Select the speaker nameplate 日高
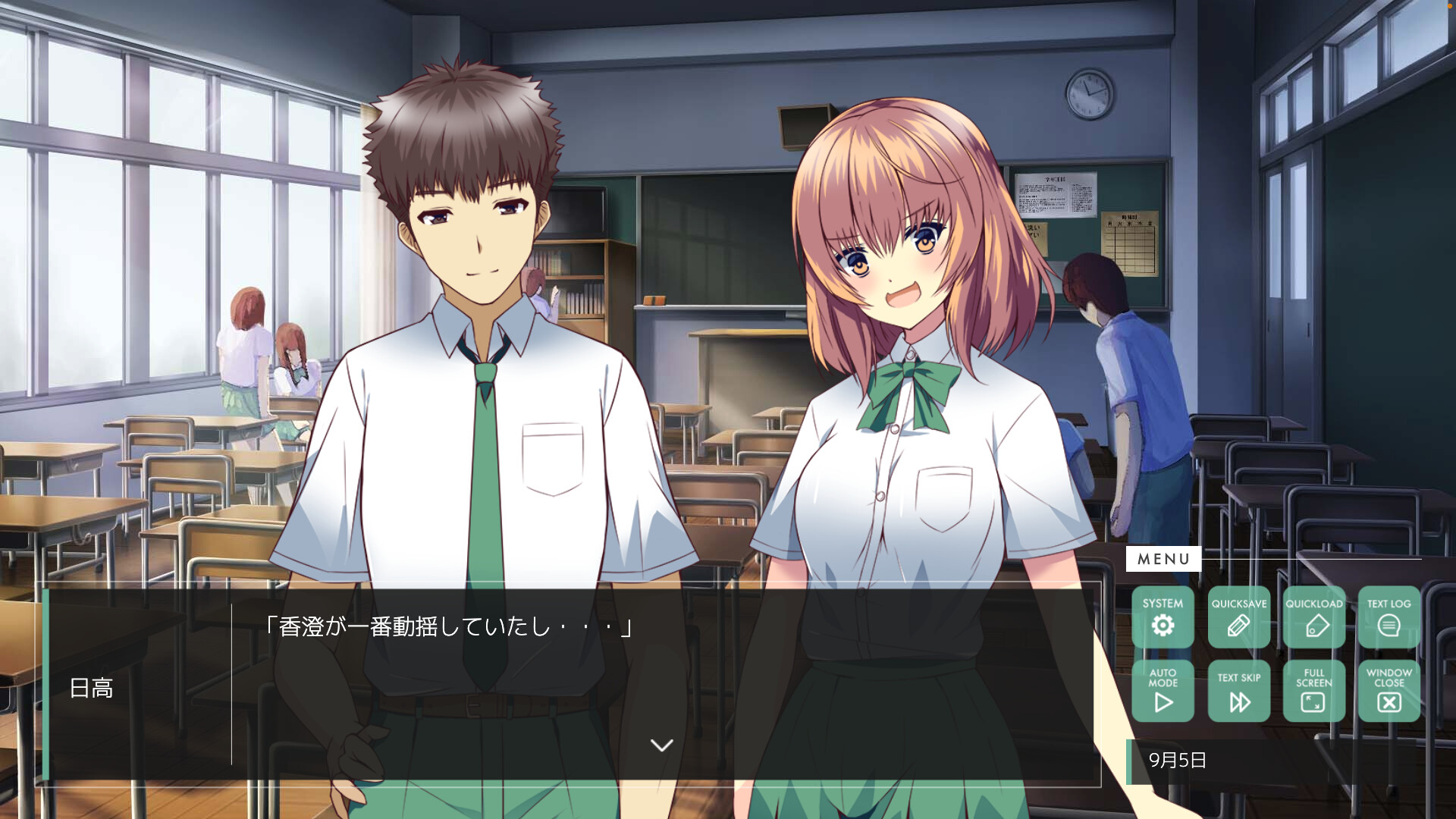Image resolution: width=1456 pixels, height=819 pixels. tap(93, 689)
